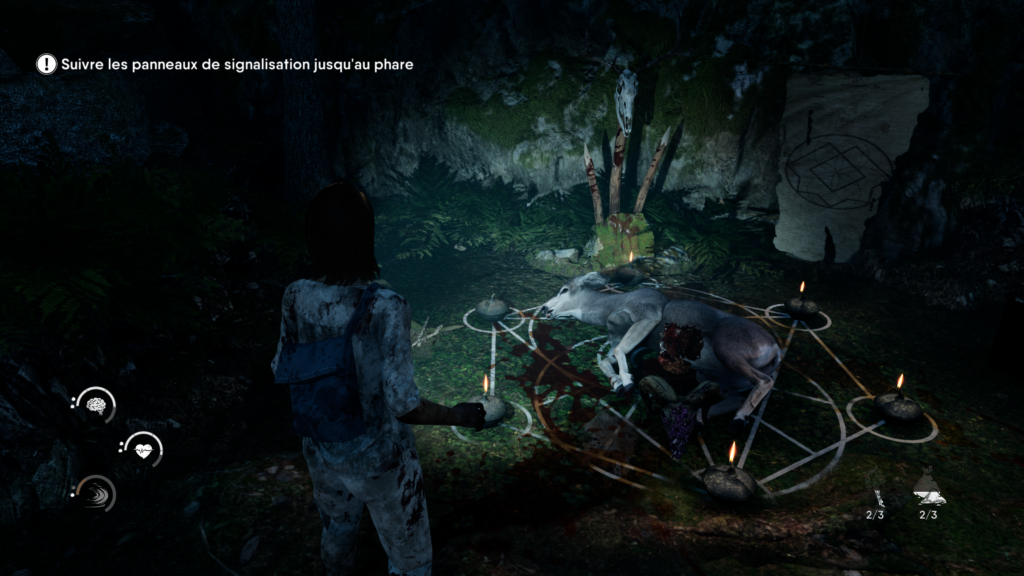
Task: Select the heart health status icon
Action: [x=145, y=449]
